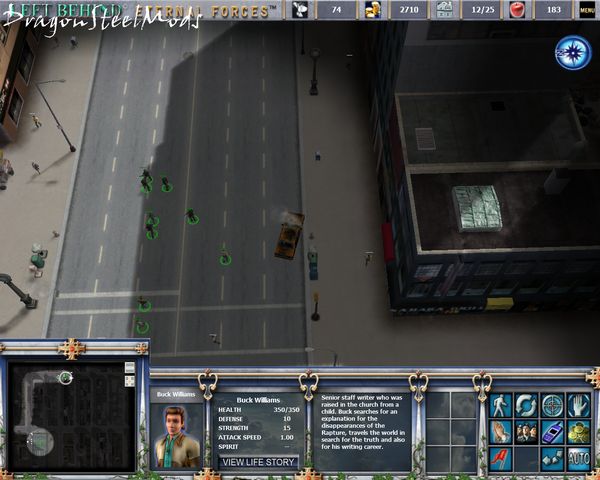Viewport: 600px width, 480px height.
Task: Activate the walking man move command
Action: (x=500, y=405)
